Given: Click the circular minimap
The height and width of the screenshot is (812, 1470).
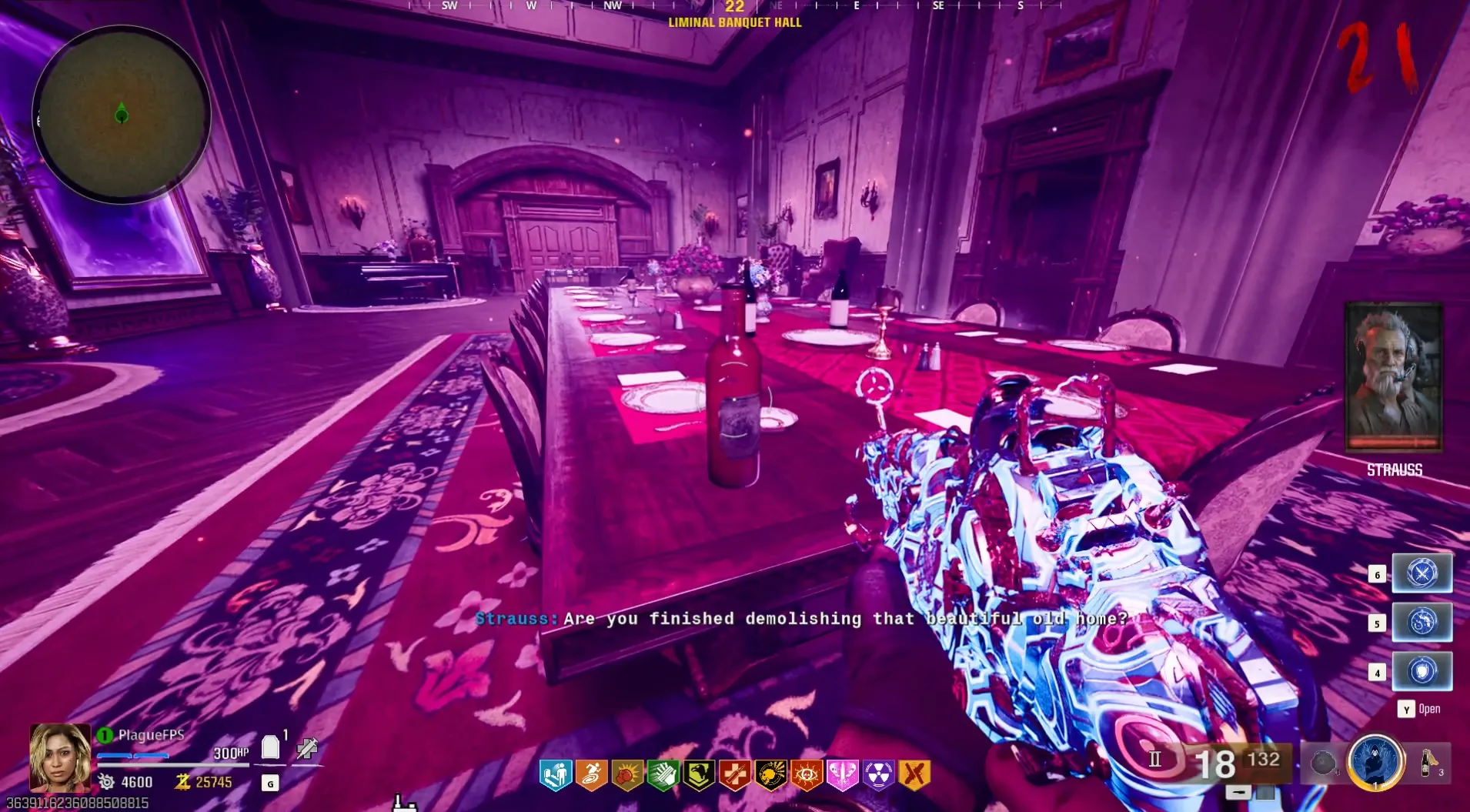Looking at the screenshot, I should (x=122, y=115).
